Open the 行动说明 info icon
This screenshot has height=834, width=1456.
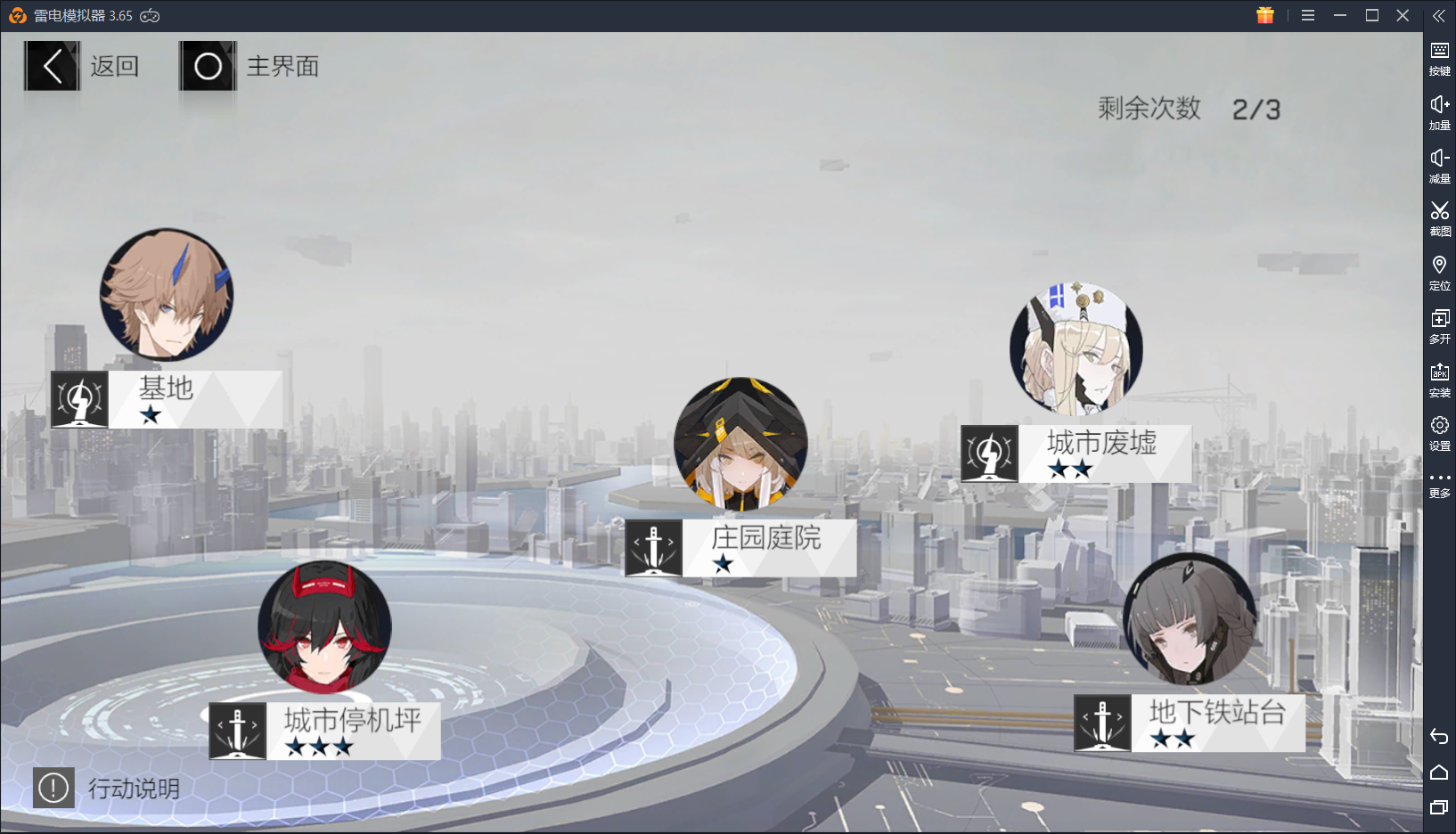pos(53,788)
